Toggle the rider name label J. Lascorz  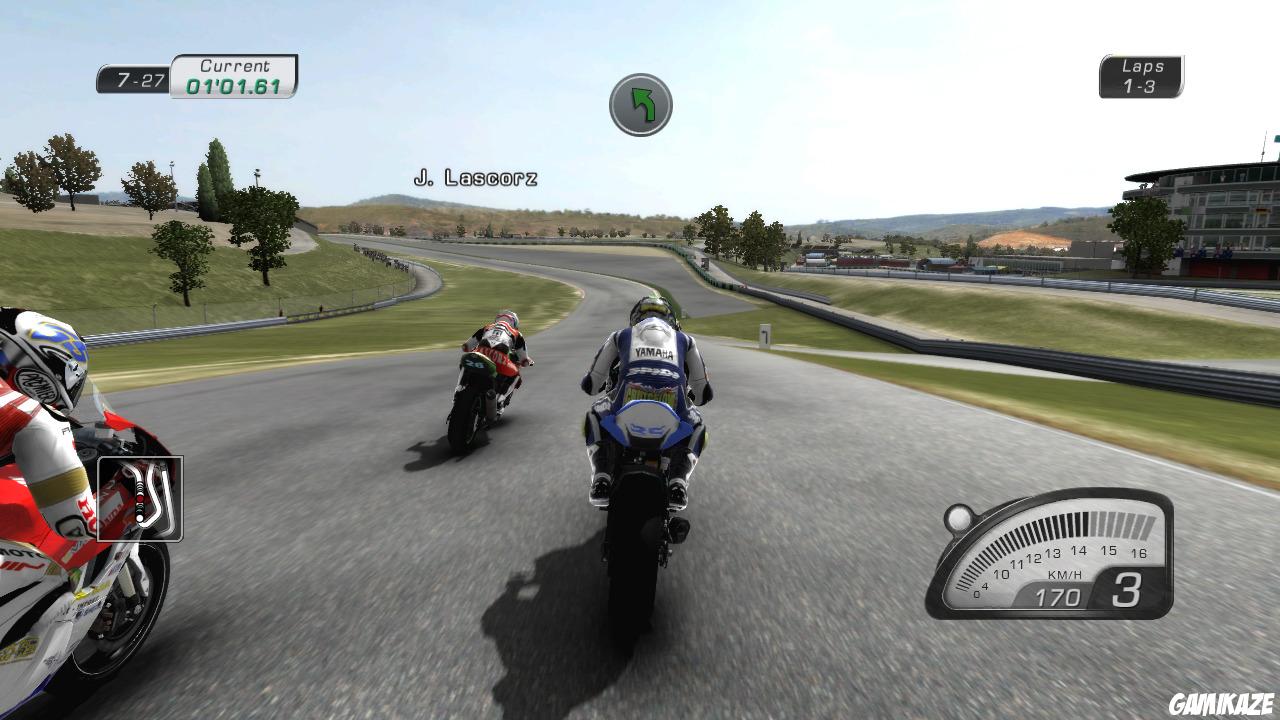[478, 177]
